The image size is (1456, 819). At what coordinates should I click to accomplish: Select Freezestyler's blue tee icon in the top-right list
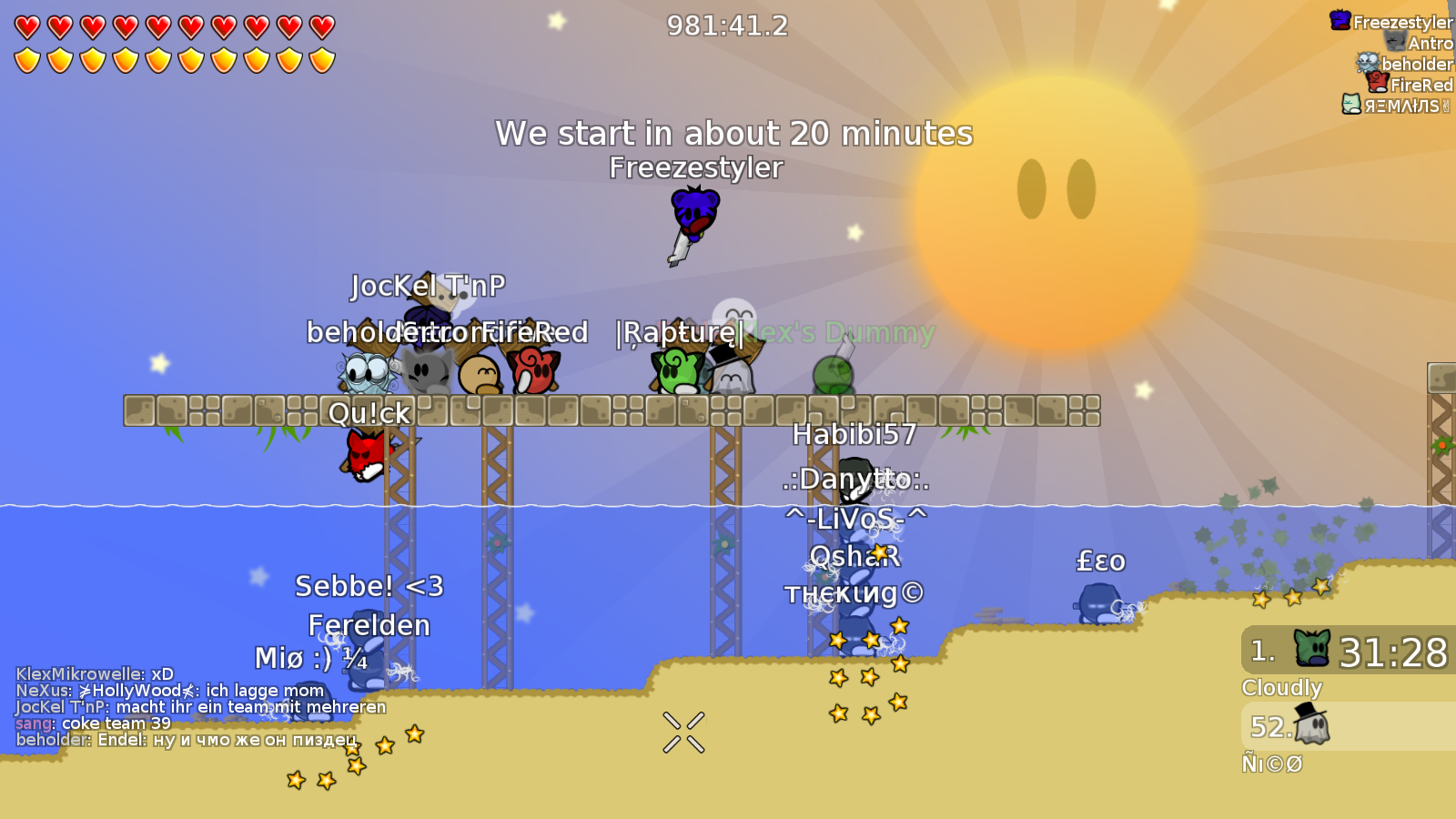tap(1339, 20)
